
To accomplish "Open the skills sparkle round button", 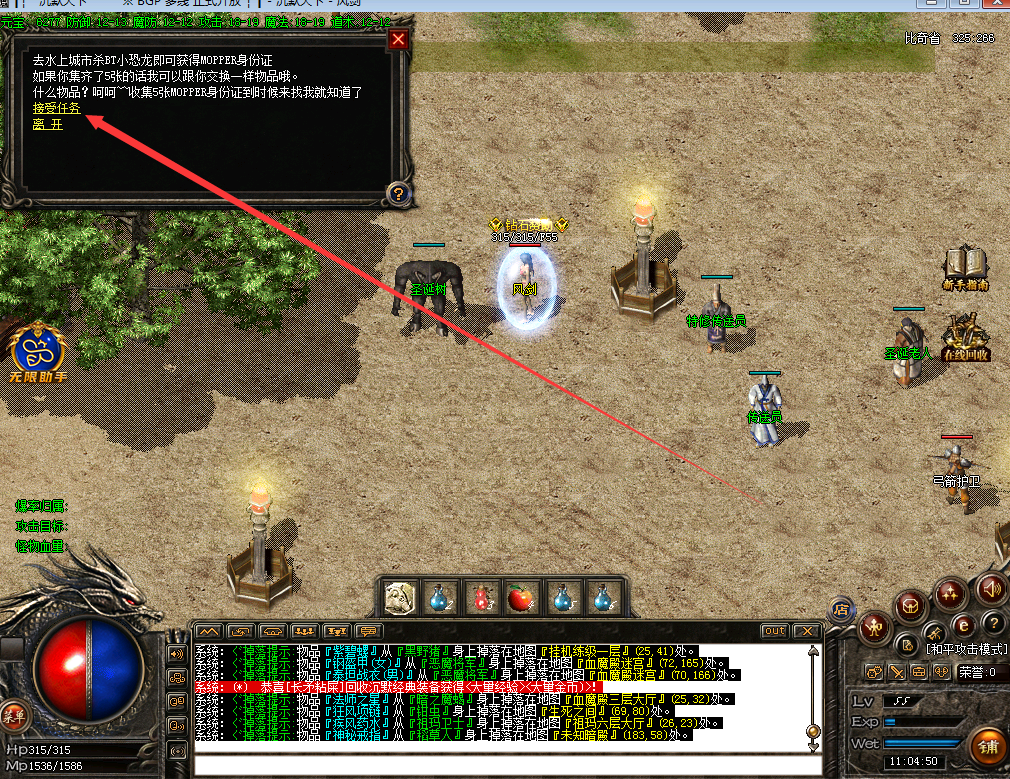I will [950, 595].
